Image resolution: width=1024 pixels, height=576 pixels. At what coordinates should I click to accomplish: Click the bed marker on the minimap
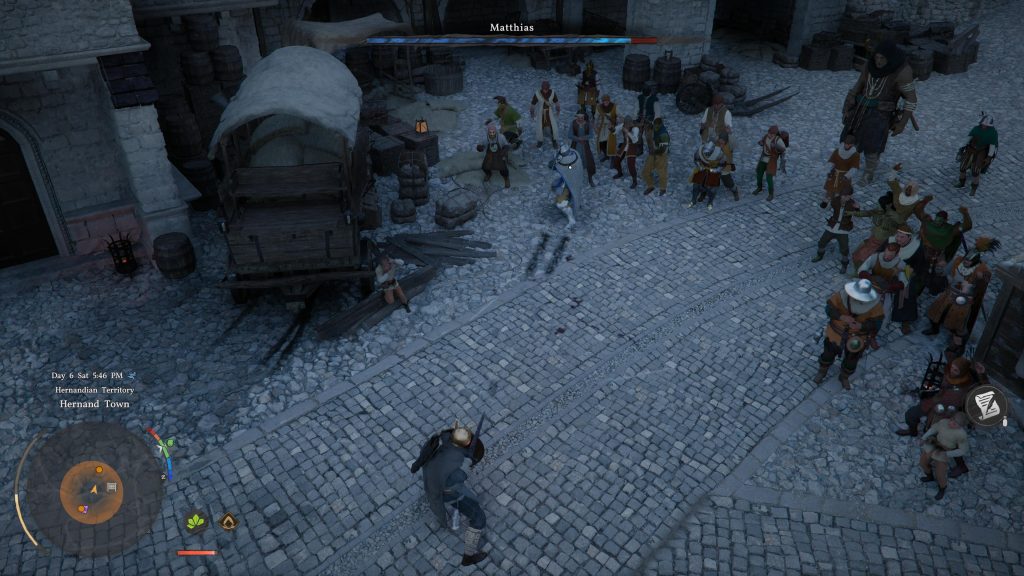(111, 487)
